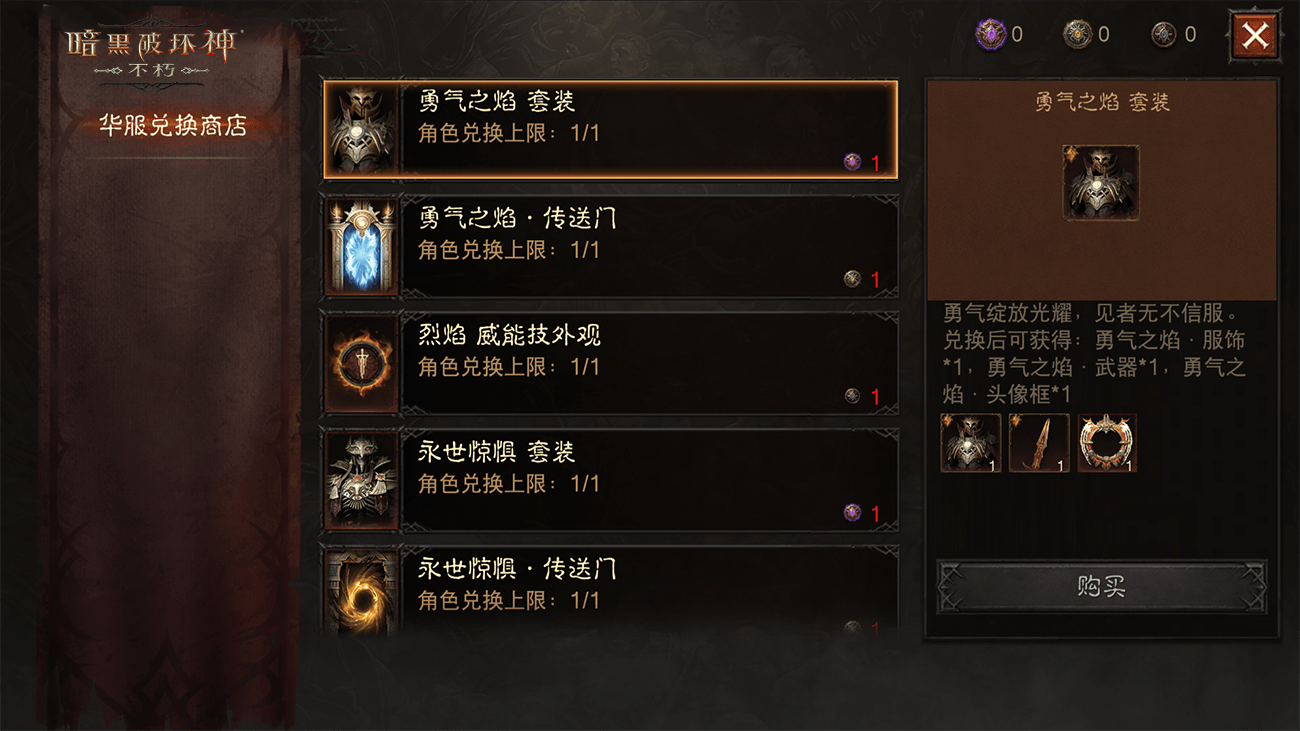Click the orange vortex icon of 永世惊惧·传送门
Viewport: 1300px width, 731px height.
360,595
